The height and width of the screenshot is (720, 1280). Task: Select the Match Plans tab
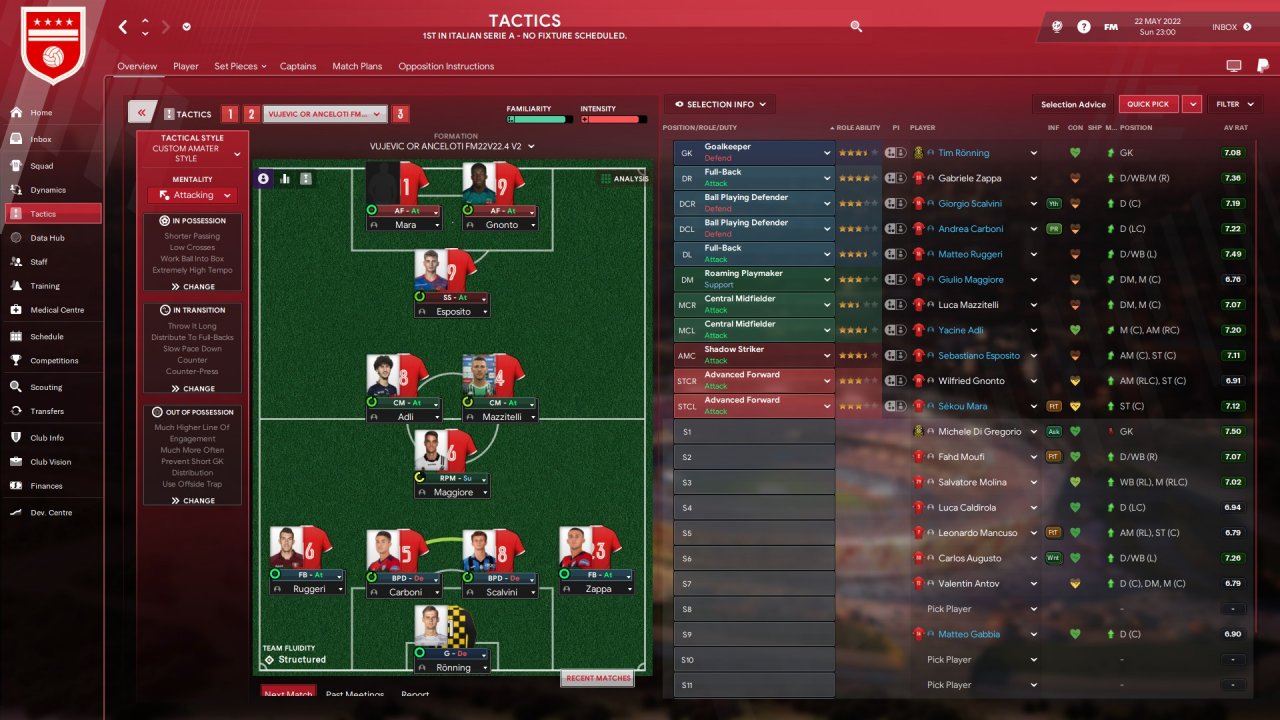pyautogui.click(x=357, y=66)
